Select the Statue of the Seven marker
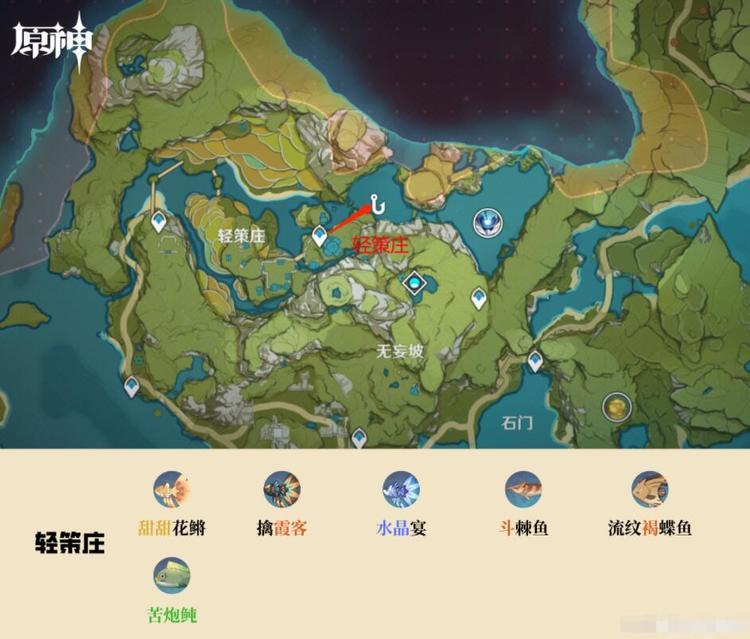The height and width of the screenshot is (639, 750). pyautogui.click(x=489, y=221)
